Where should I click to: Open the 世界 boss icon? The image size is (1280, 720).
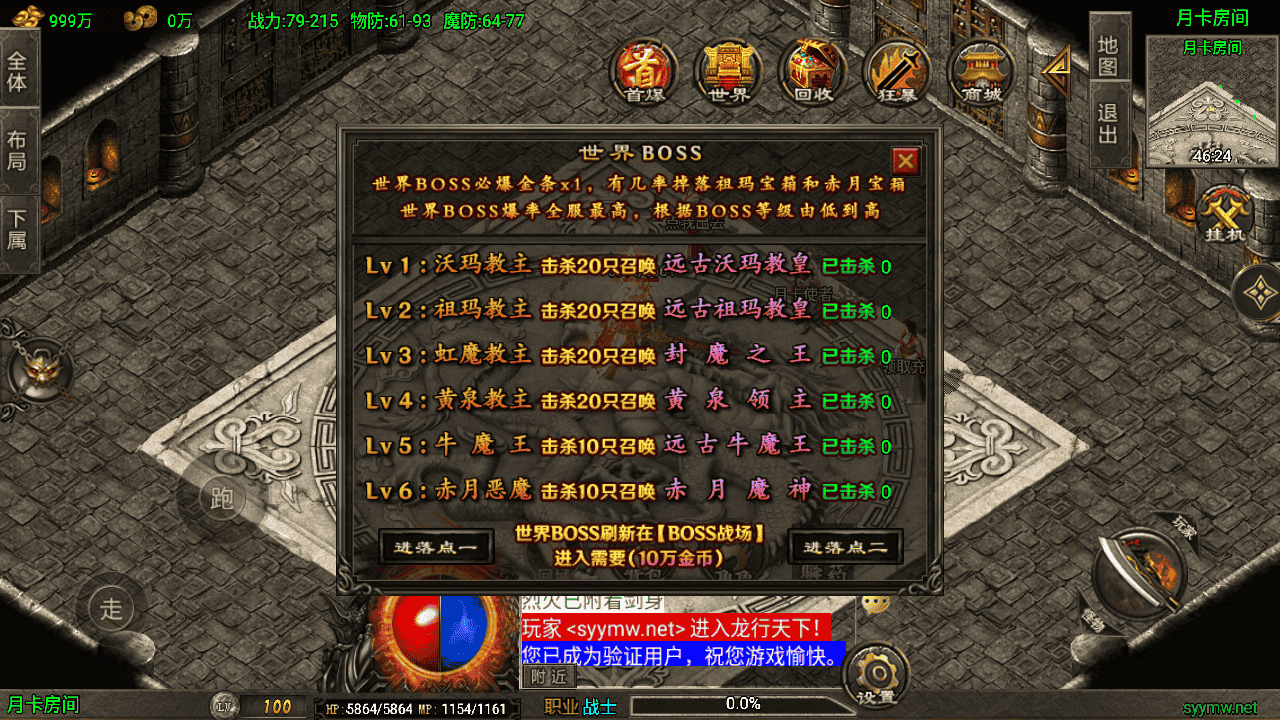728,70
